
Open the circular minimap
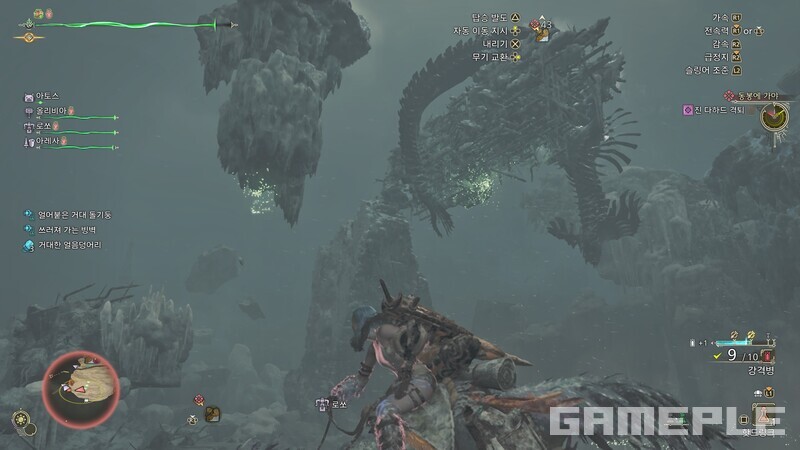pos(82,389)
